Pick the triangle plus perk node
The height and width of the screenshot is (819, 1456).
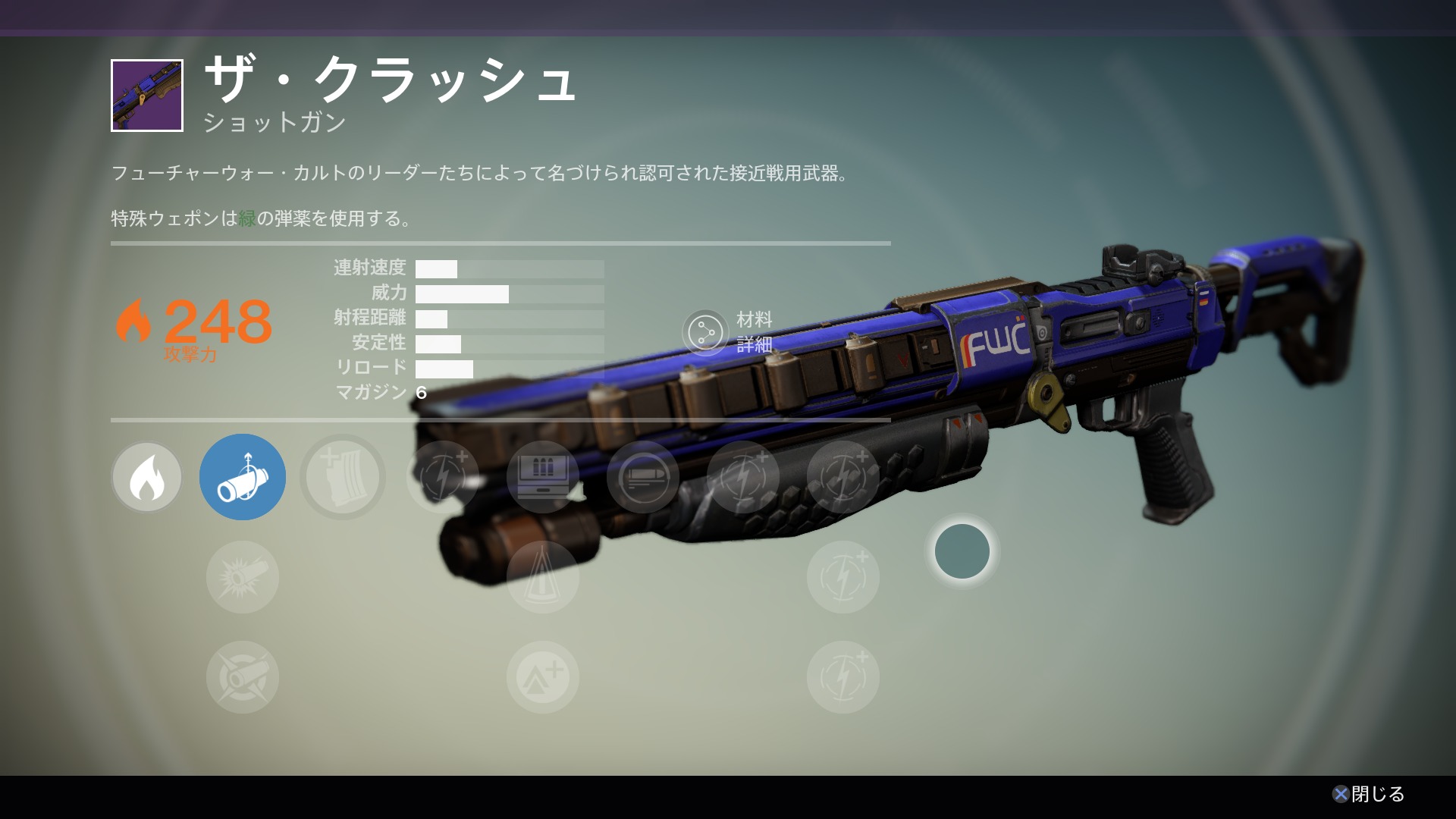(x=543, y=677)
